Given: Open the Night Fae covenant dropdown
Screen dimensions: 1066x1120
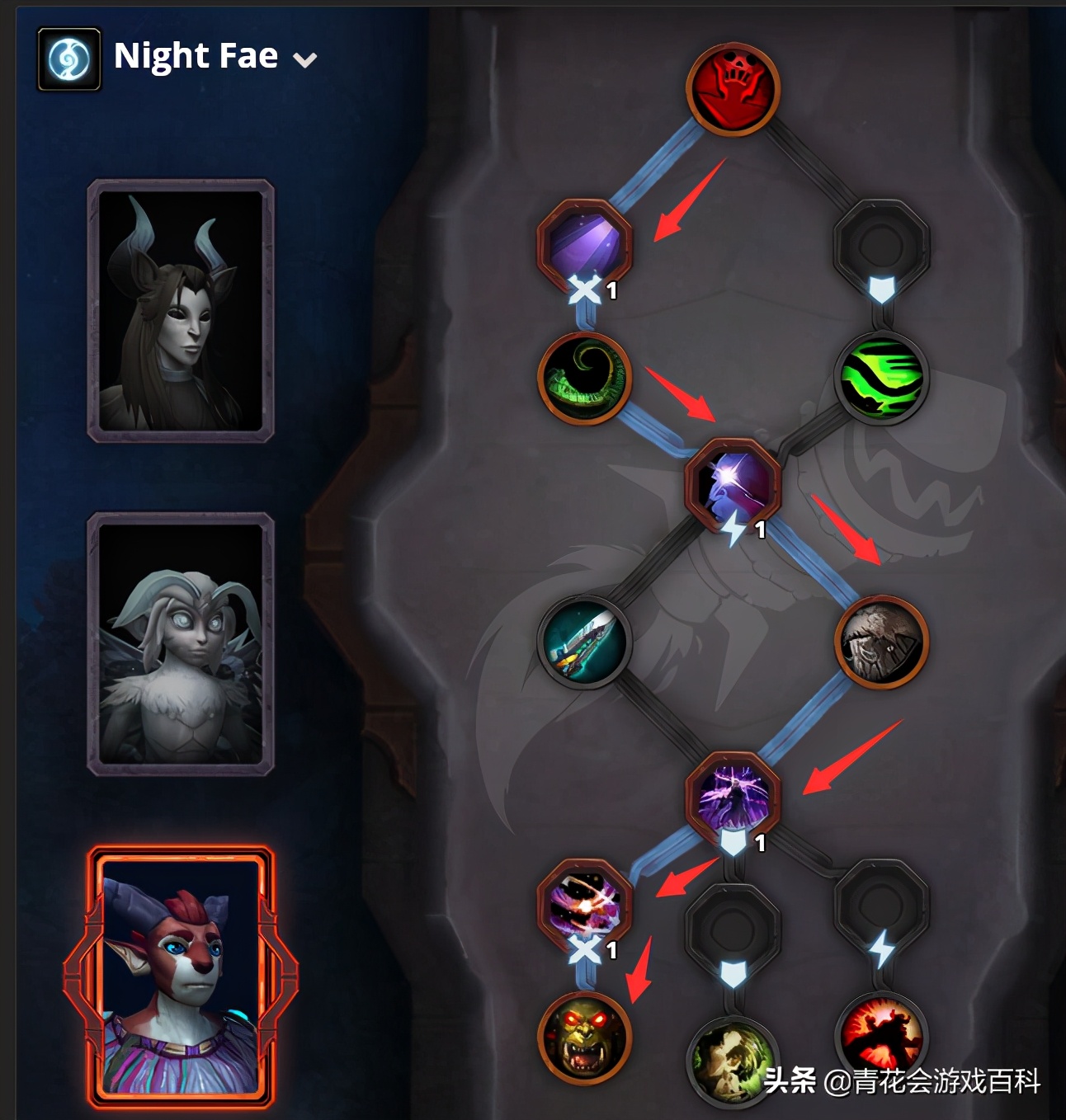Looking at the screenshot, I should [304, 59].
